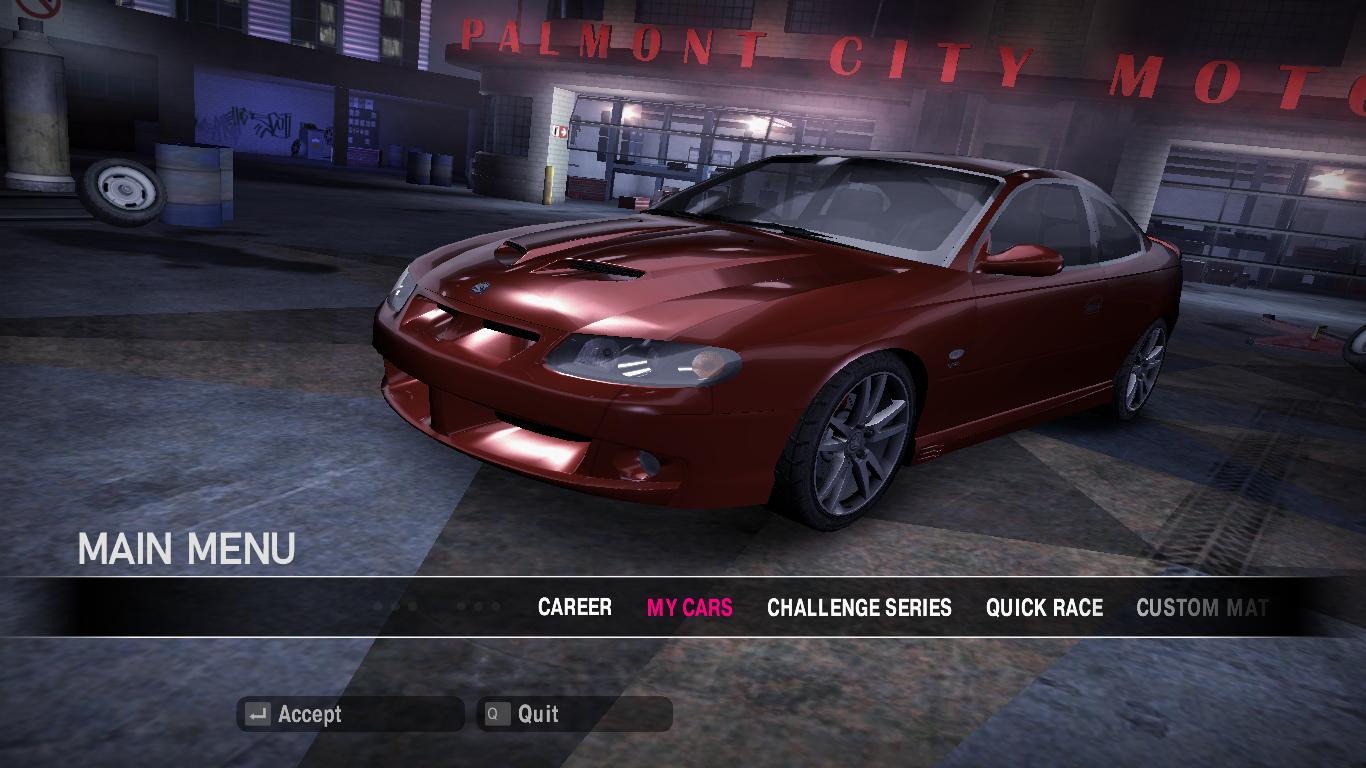Open the Custom Match option
The image size is (1366, 768).
pos(1201,607)
